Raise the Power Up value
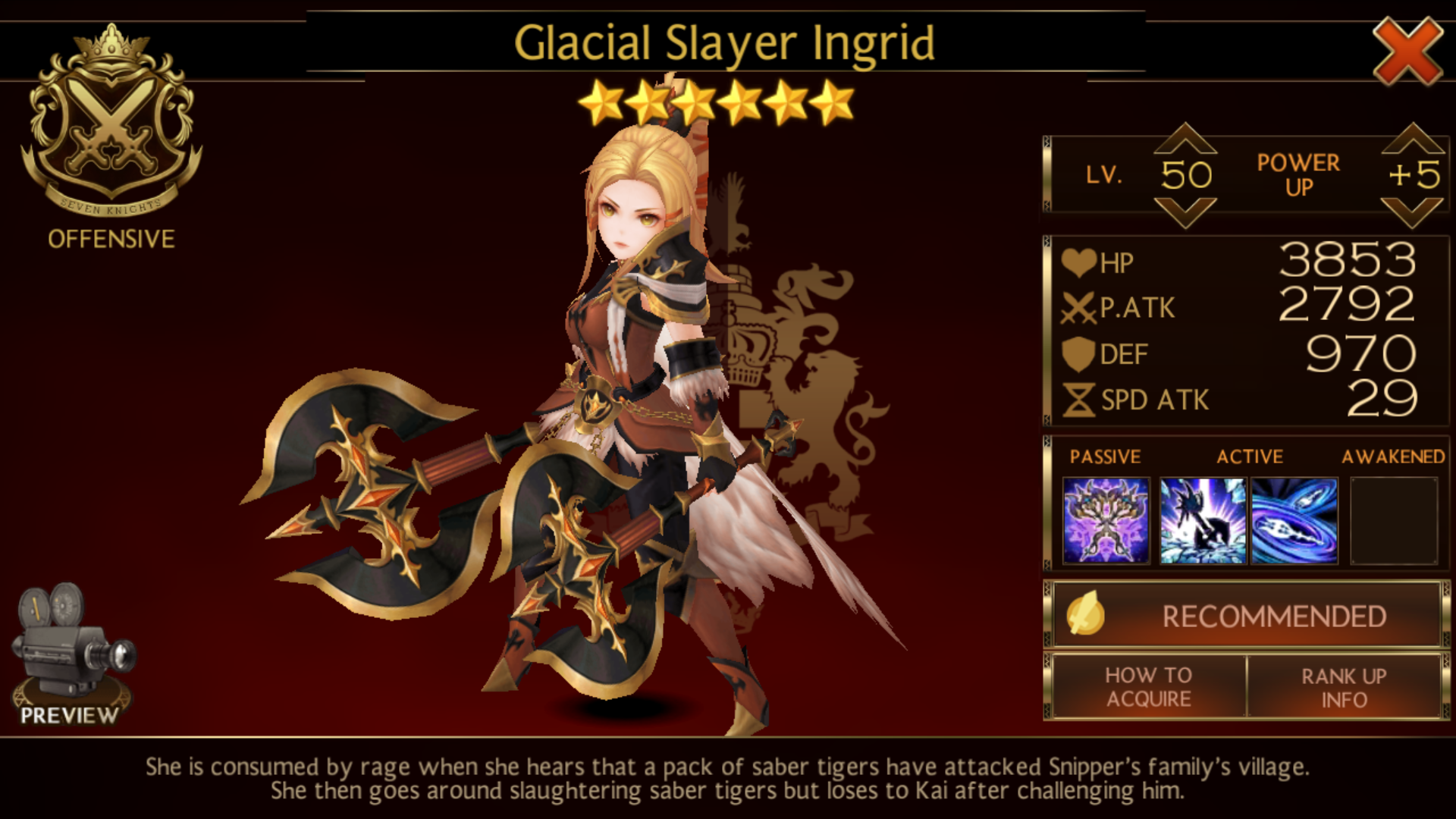 pos(1412,140)
